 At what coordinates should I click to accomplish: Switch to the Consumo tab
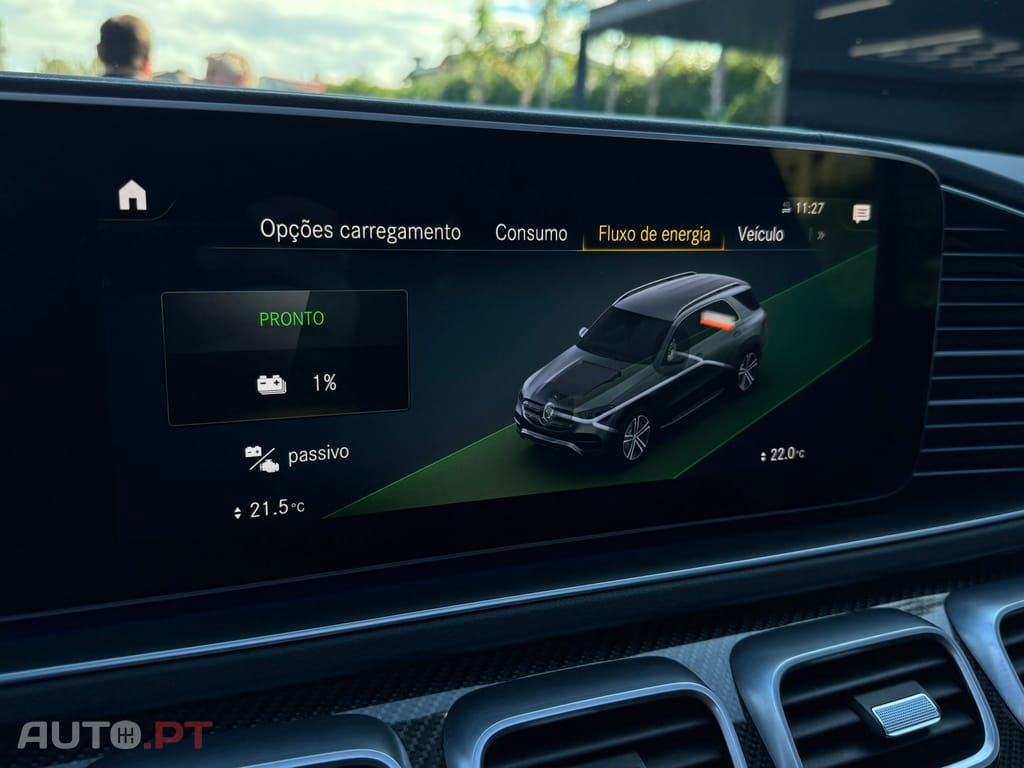[531, 233]
